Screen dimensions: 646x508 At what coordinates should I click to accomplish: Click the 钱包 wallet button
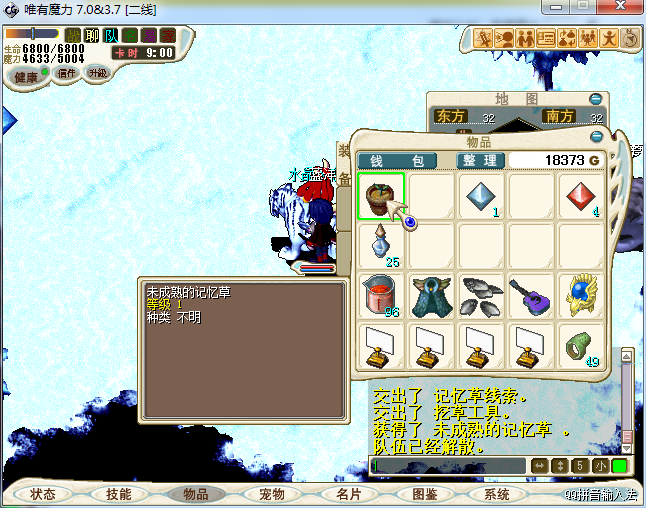coord(397,160)
